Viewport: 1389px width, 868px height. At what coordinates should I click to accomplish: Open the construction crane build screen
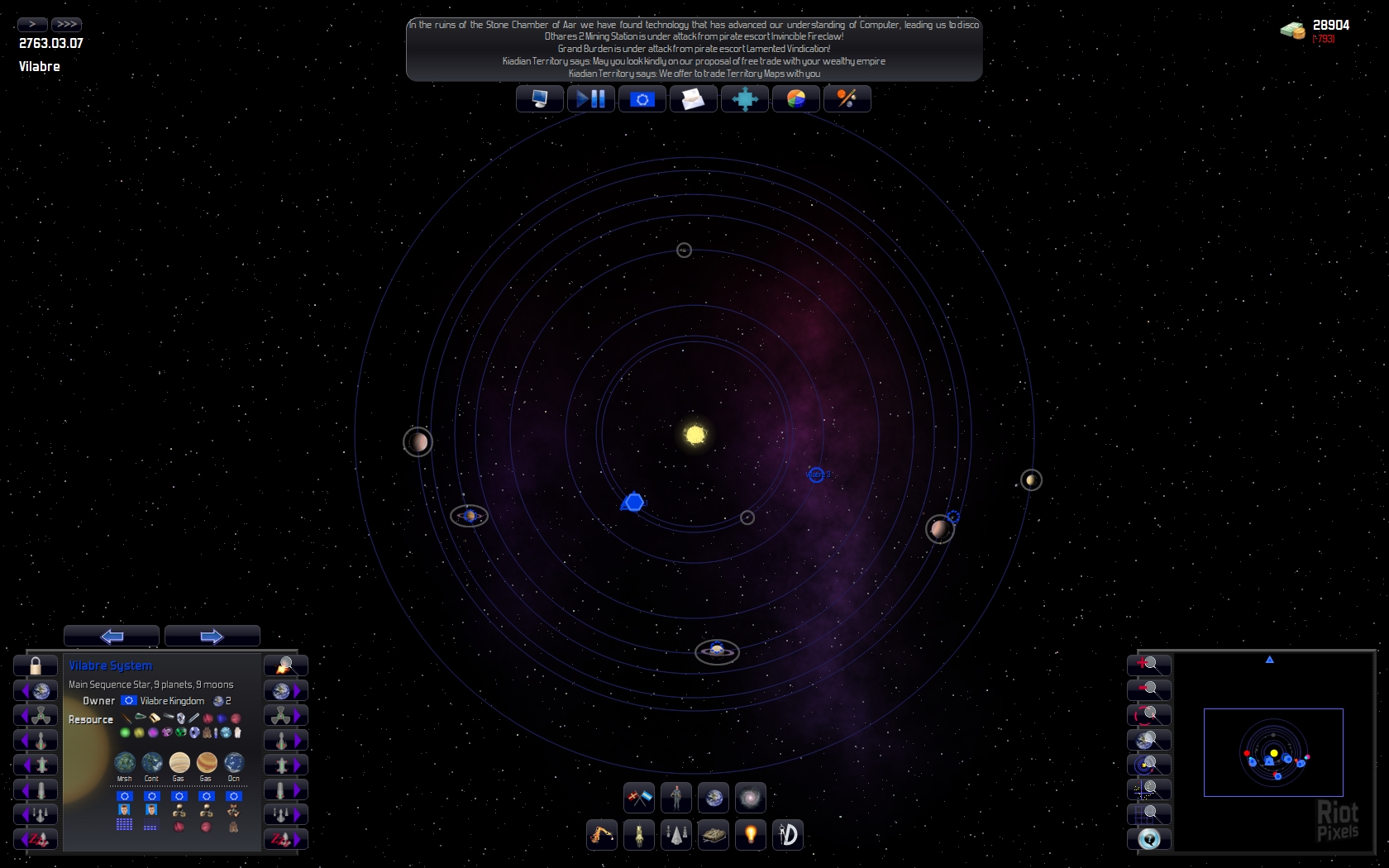(x=602, y=835)
